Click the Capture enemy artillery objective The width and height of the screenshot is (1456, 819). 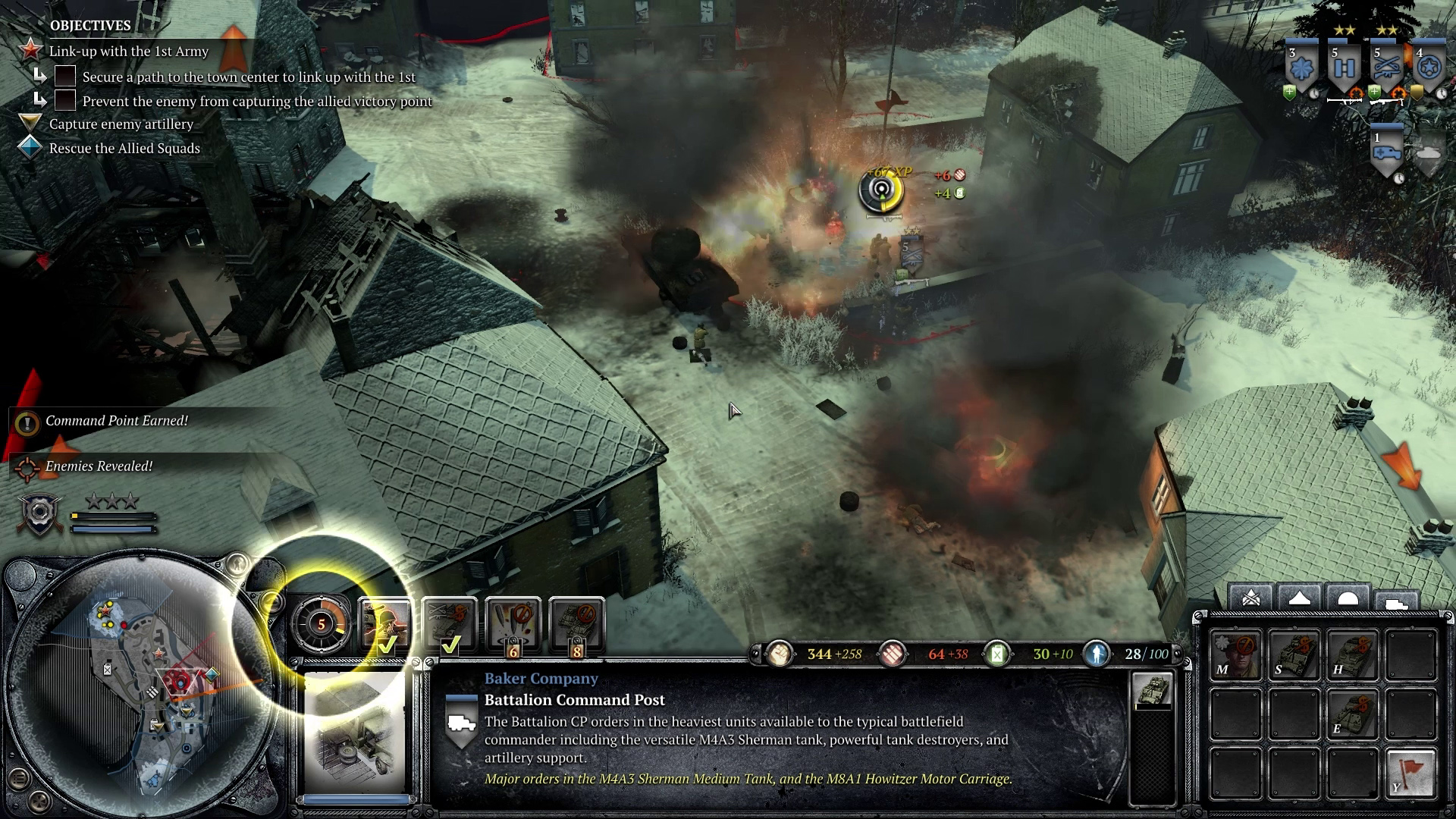(121, 124)
